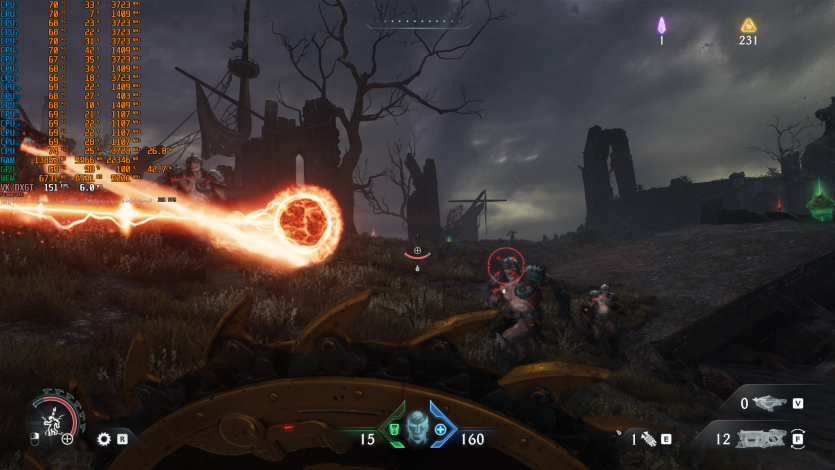Select the blue plus-sign icon beside the portrait
The image size is (835, 470).
coord(440,430)
